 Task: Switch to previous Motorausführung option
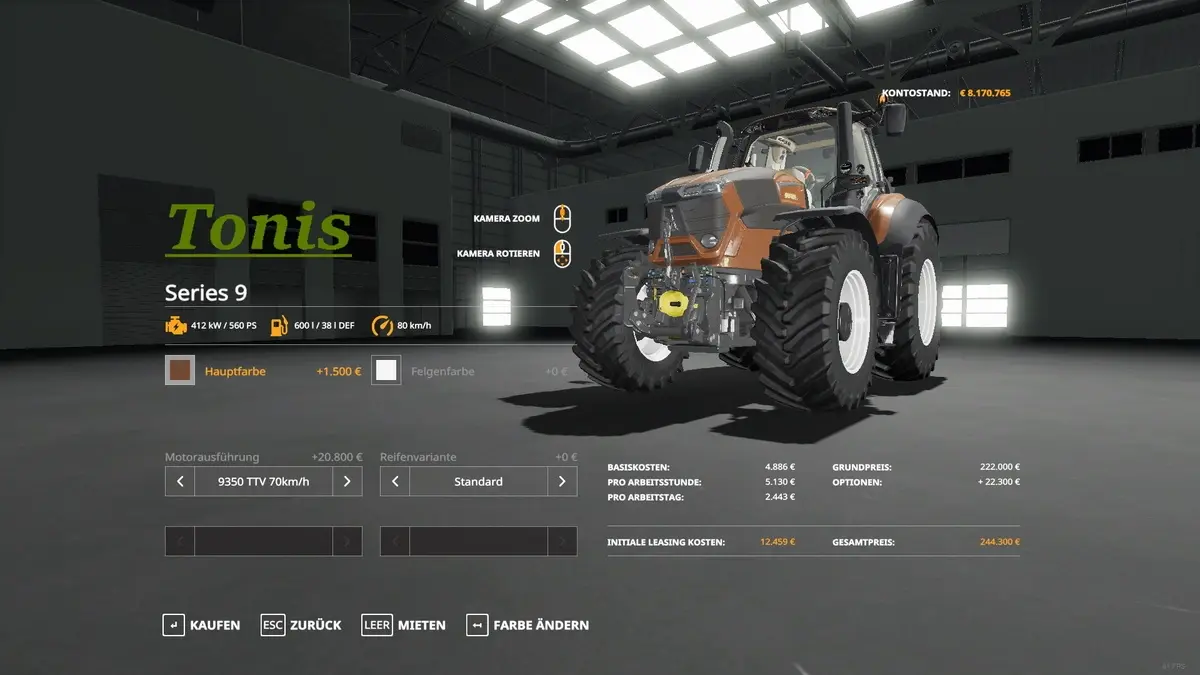click(180, 482)
